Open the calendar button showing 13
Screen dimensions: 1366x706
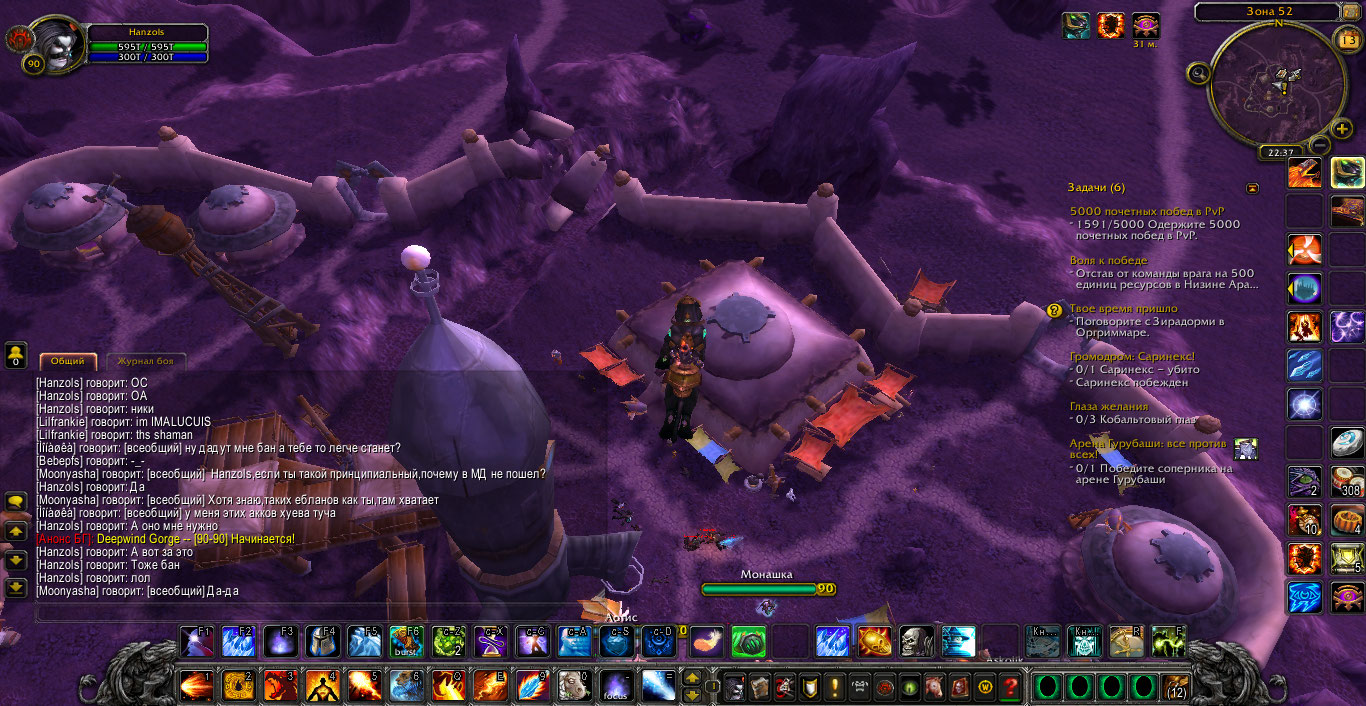point(1346,39)
